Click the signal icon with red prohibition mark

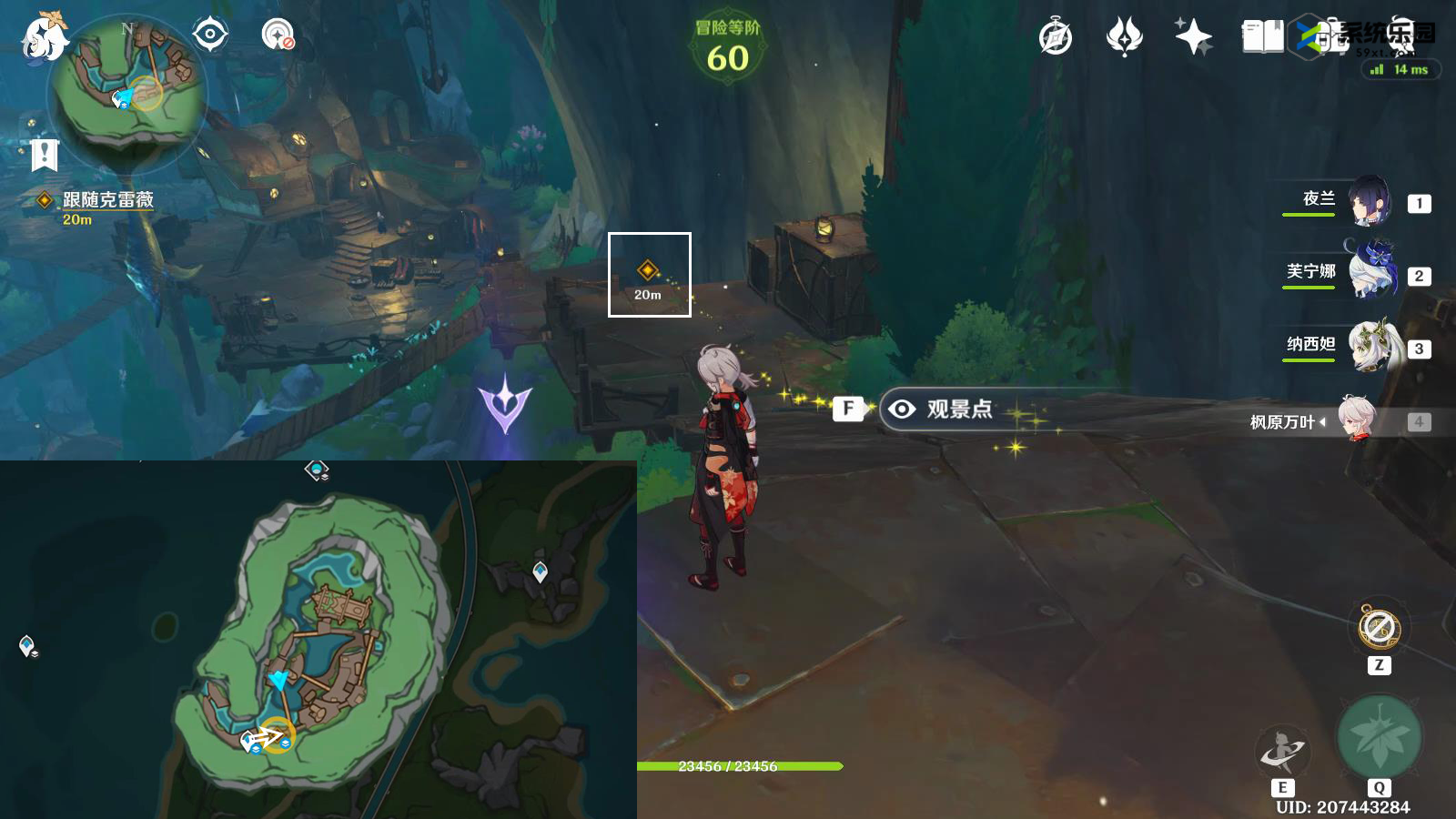pos(278,35)
